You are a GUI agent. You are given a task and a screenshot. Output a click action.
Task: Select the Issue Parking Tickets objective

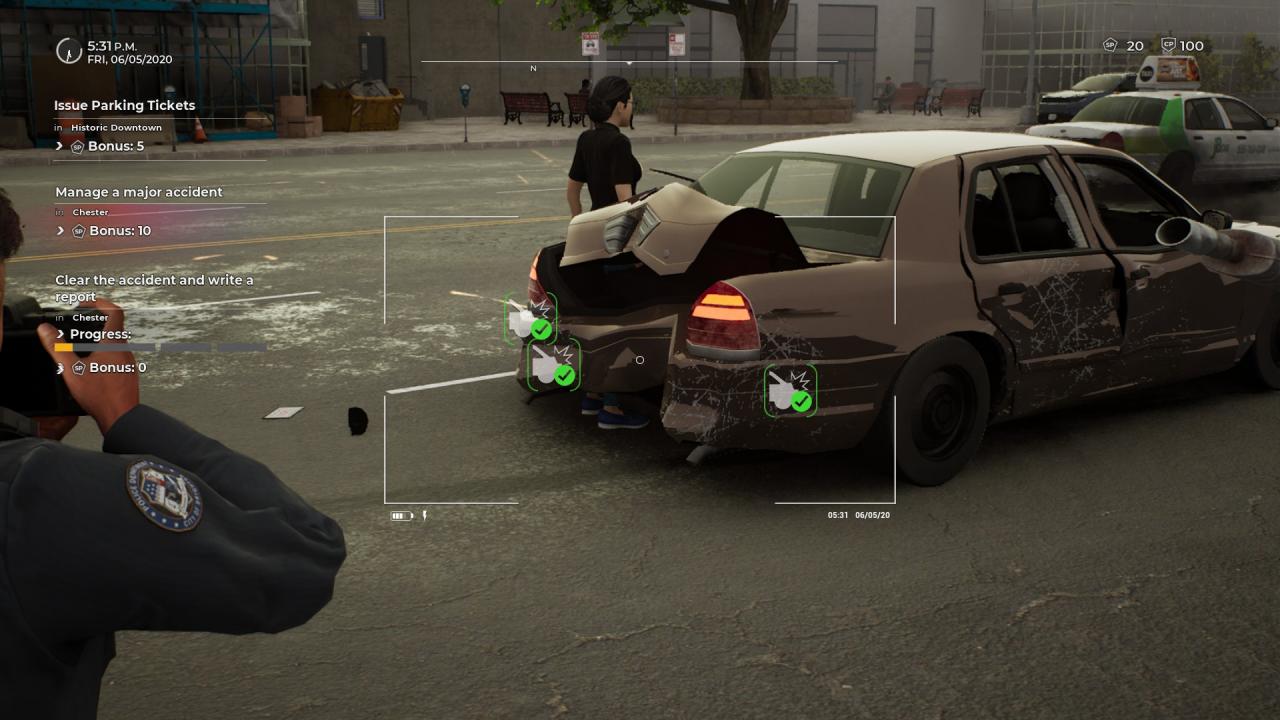(x=125, y=105)
